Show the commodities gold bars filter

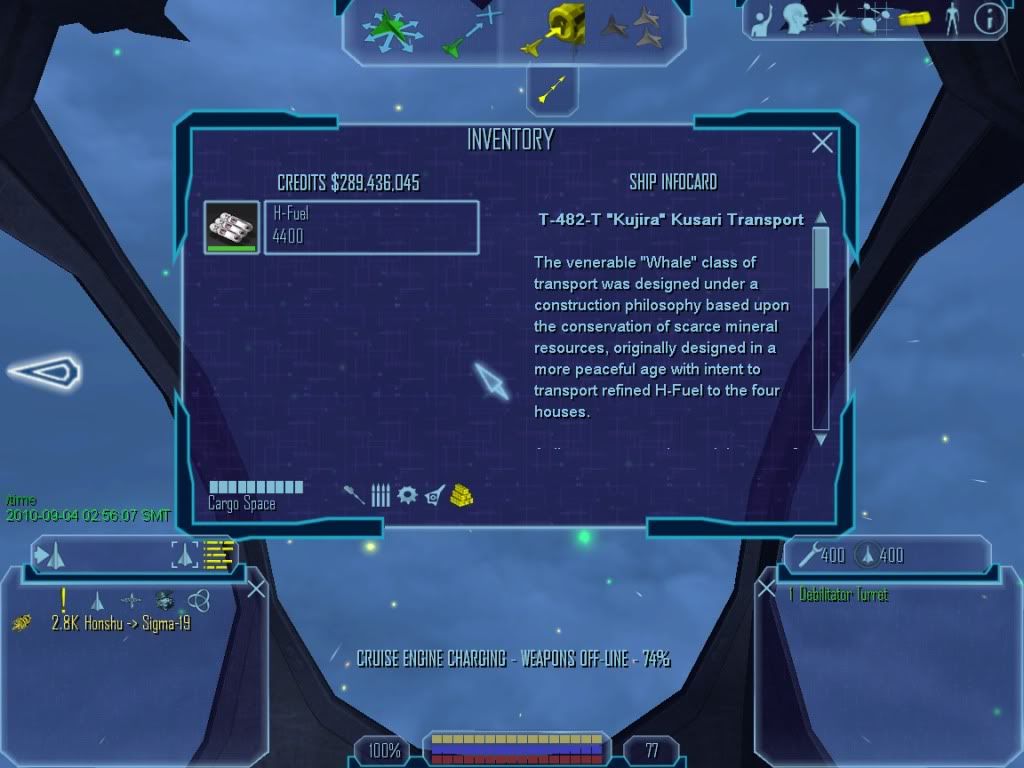click(x=461, y=495)
